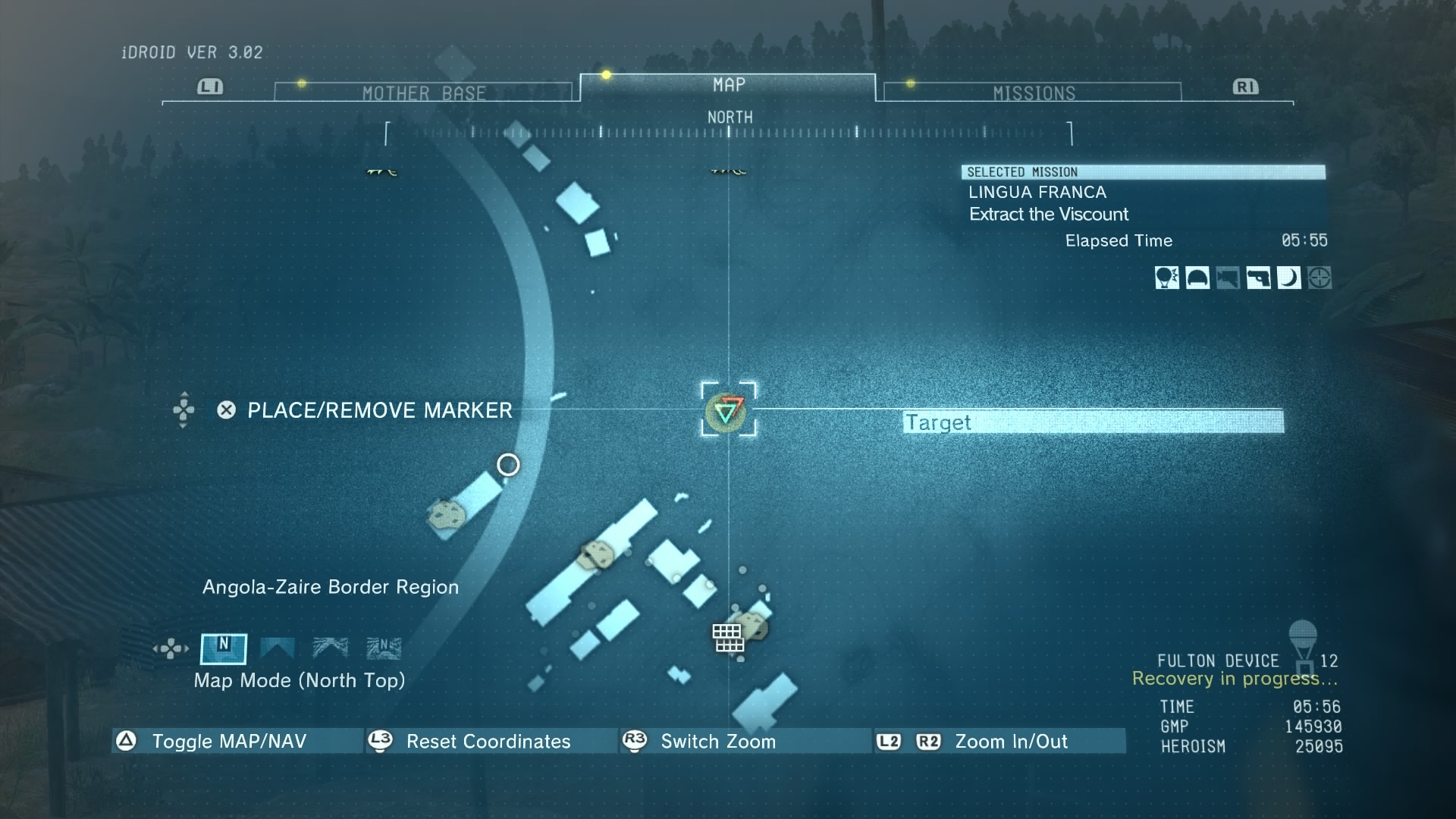Image resolution: width=1456 pixels, height=819 pixels.
Task: Click the crescent moon night-time mission icon
Action: [x=1289, y=278]
